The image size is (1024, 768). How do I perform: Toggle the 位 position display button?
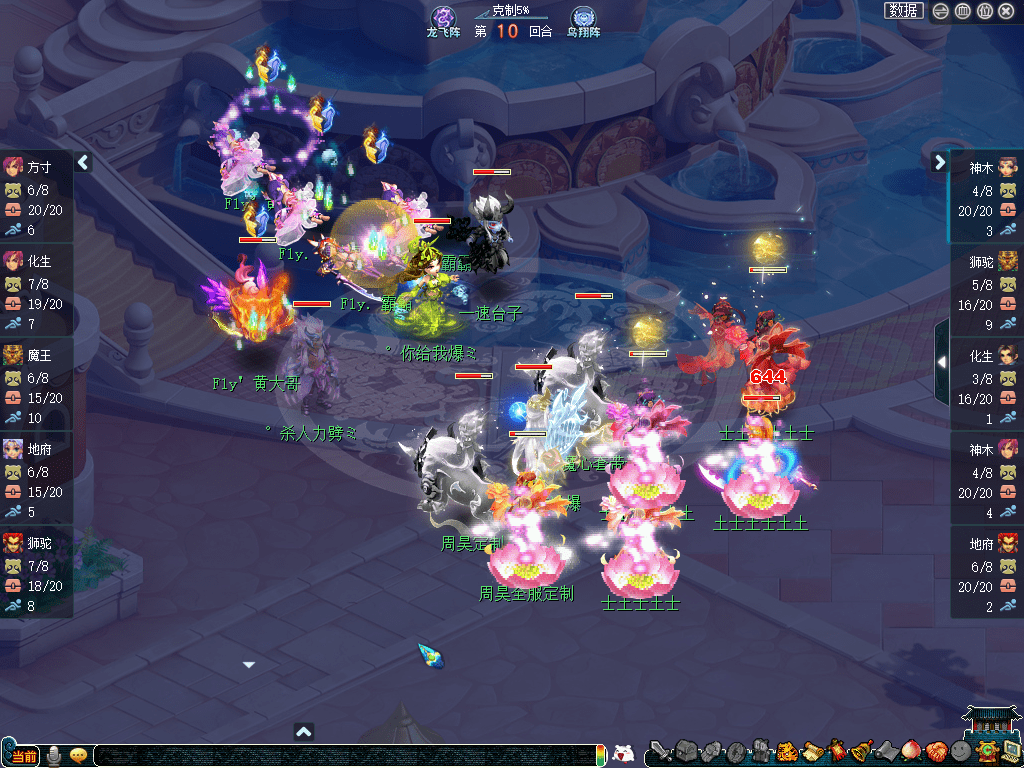tap(984, 11)
